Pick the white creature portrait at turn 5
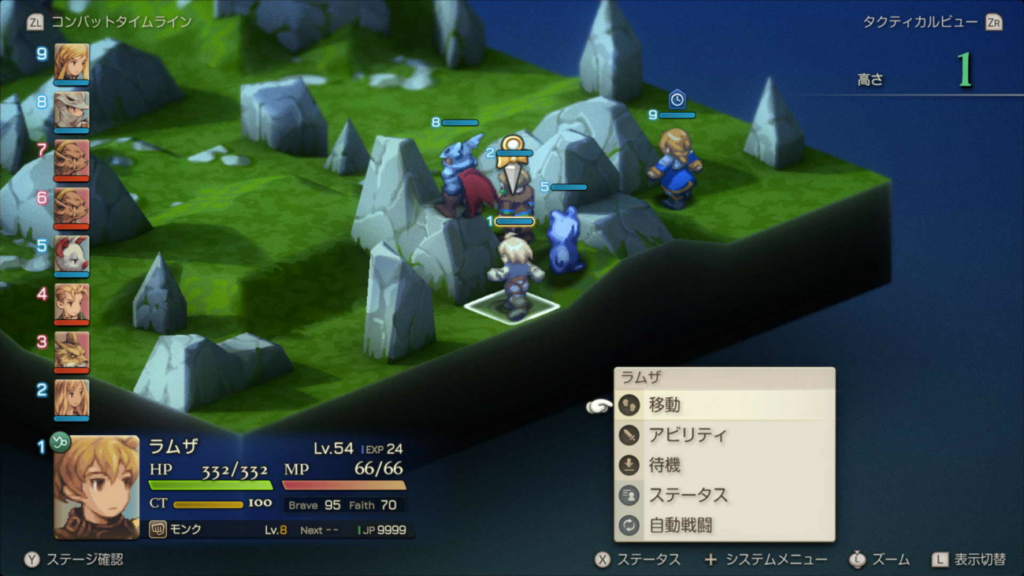This screenshot has height=576, width=1024. (x=71, y=255)
